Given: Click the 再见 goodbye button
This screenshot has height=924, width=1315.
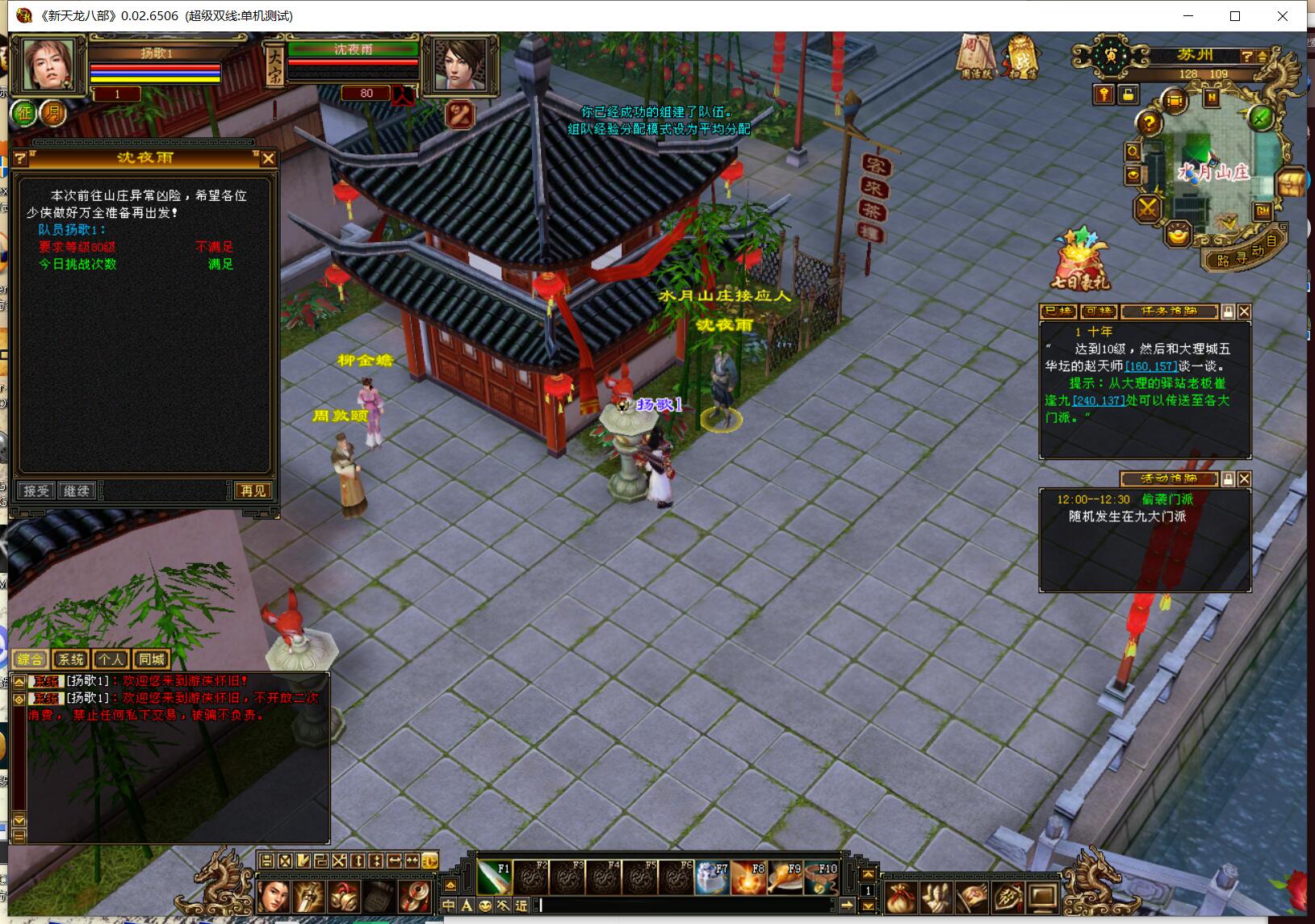Looking at the screenshot, I should coord(253,491).
